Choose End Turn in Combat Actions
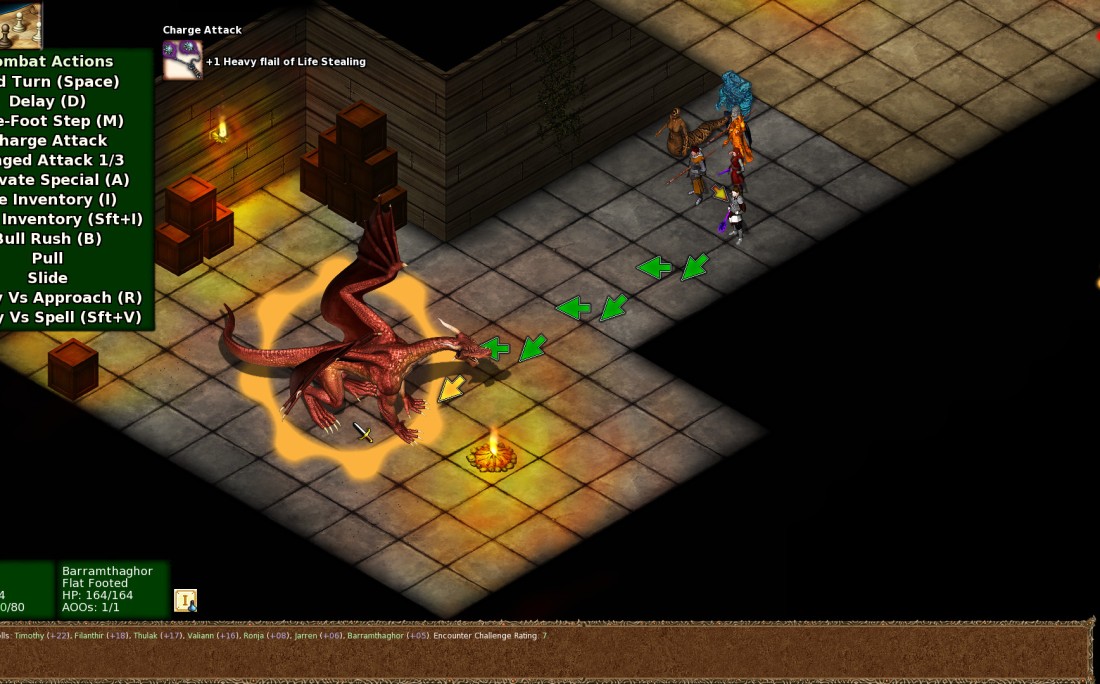This screenshot has width=1100, height=684. [x=60, y=81]
